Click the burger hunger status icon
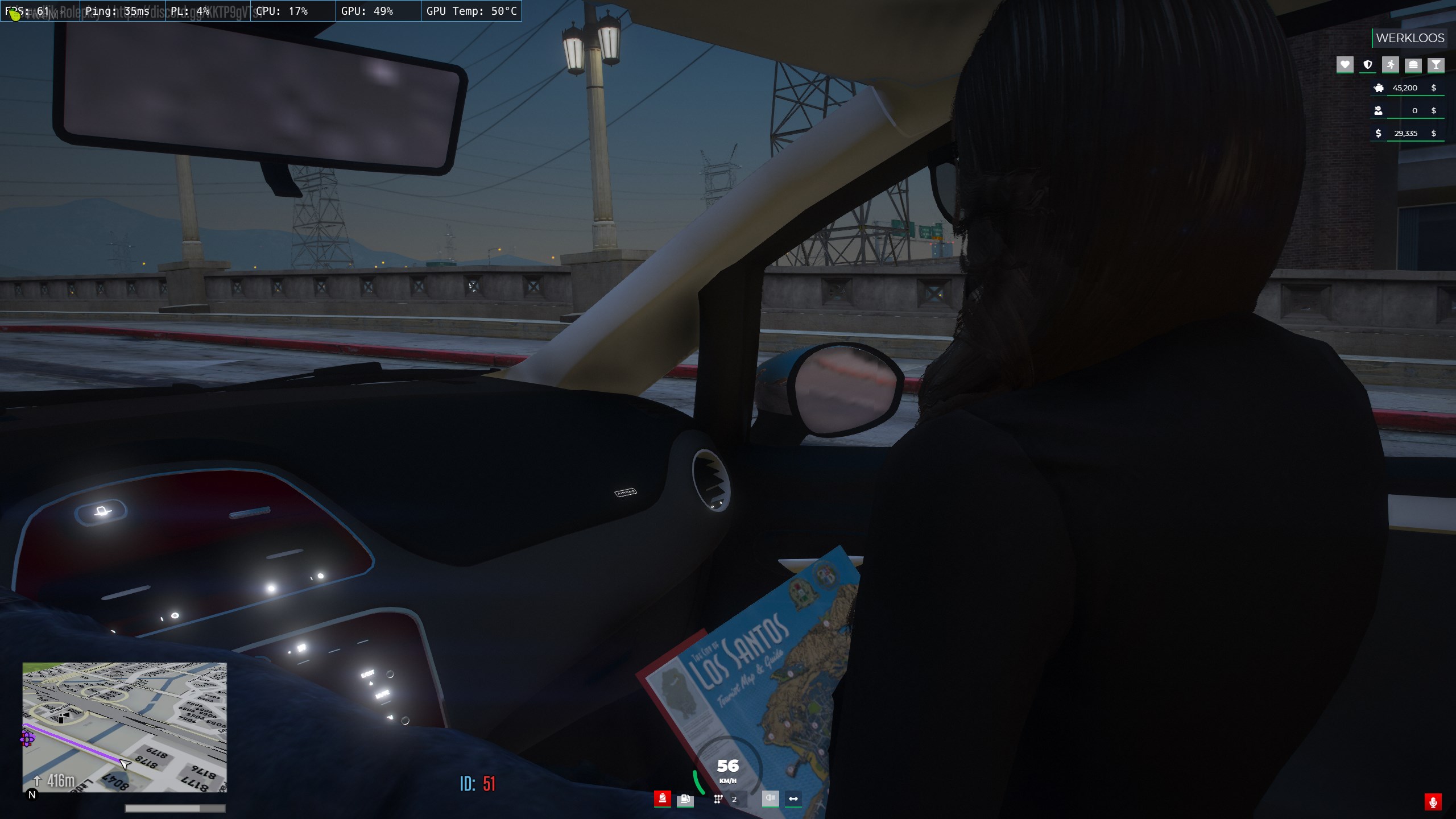Viewport: 1456px width, 819px height. tap(1413, 65)
